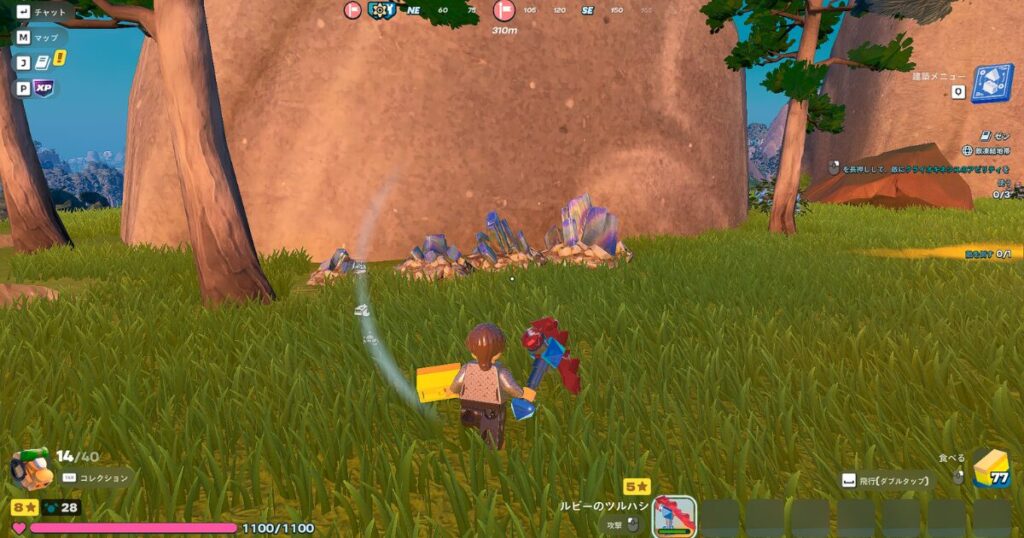Click the 310m flag compass marker
The height and width of the screenshot is (538, 1024).
coord(504,11)
